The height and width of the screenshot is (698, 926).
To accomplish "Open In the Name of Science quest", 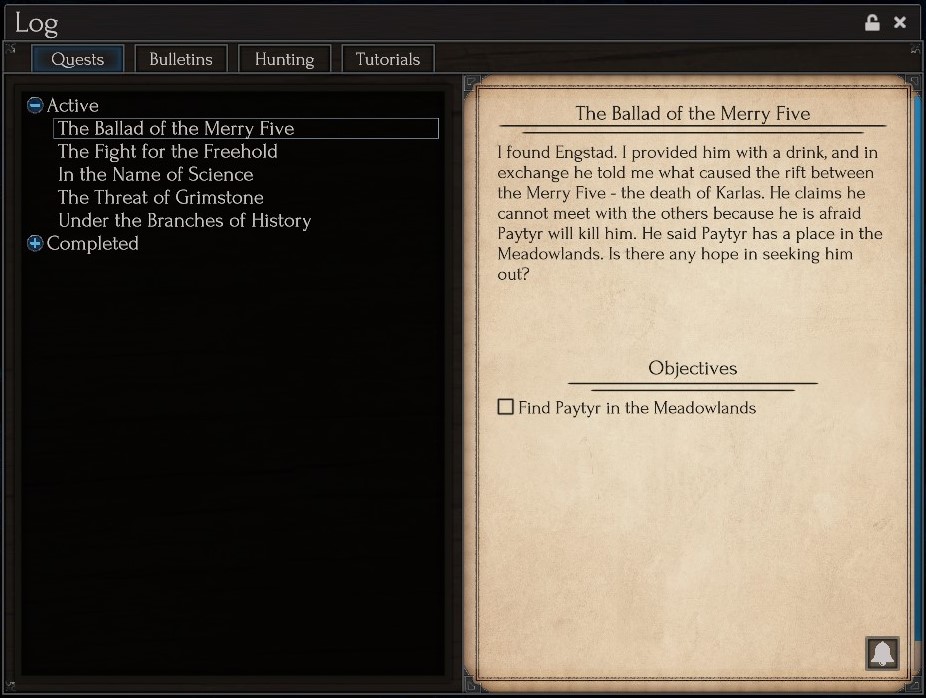I will coord(156,174).
